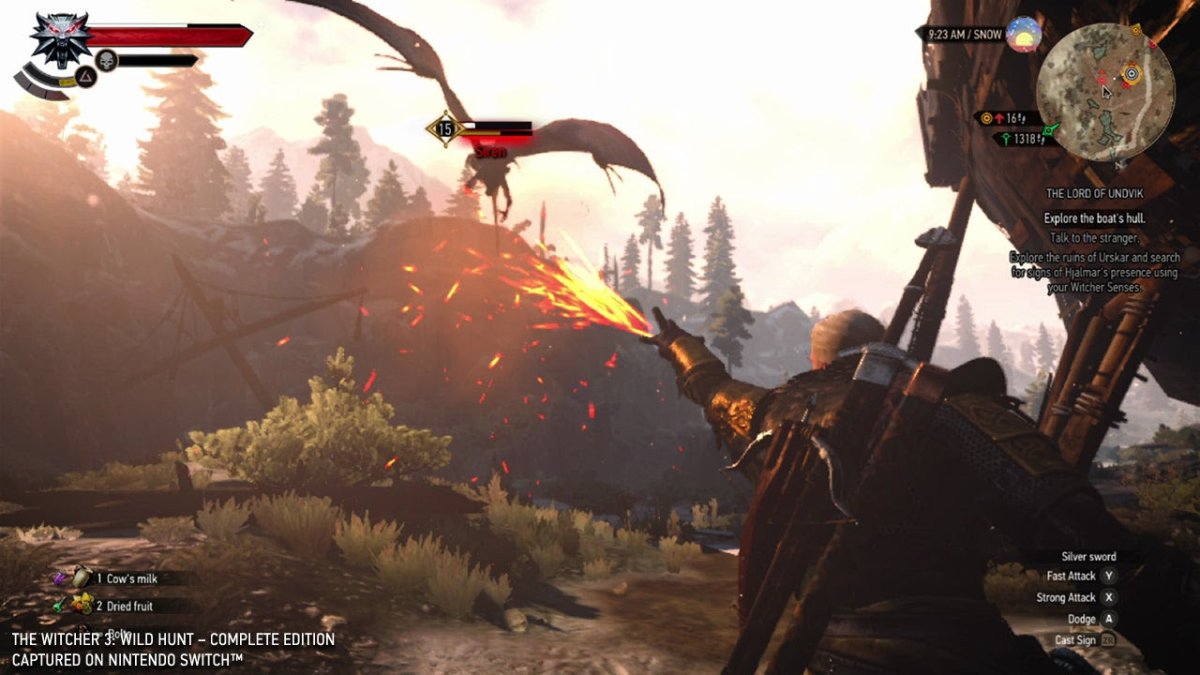
Task: Click the skull toxicity icon
Action: [x=106, y=61]
